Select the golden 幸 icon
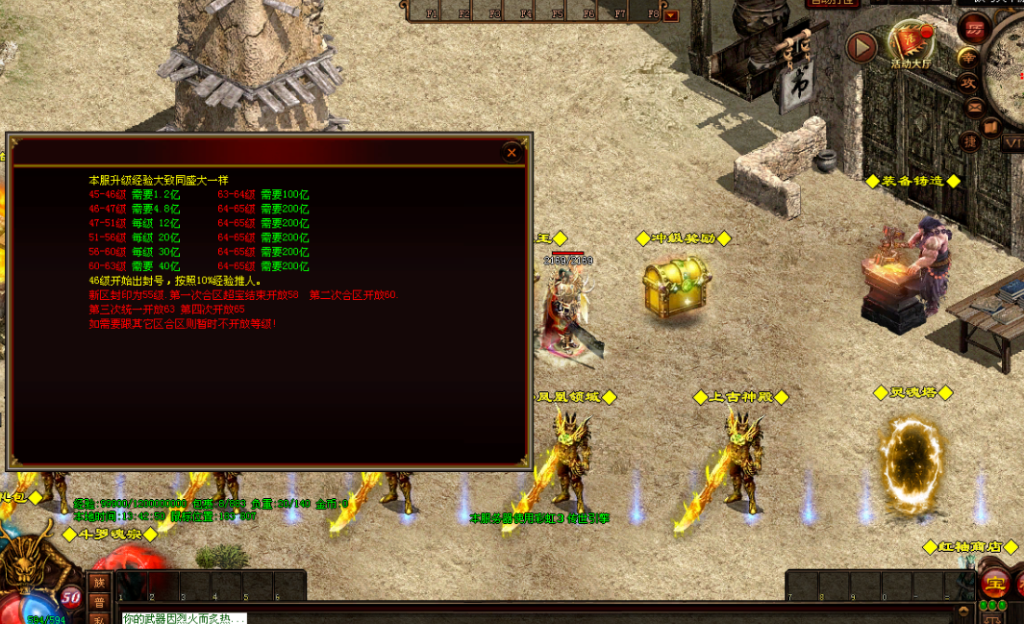 click(x=968, y=58)
